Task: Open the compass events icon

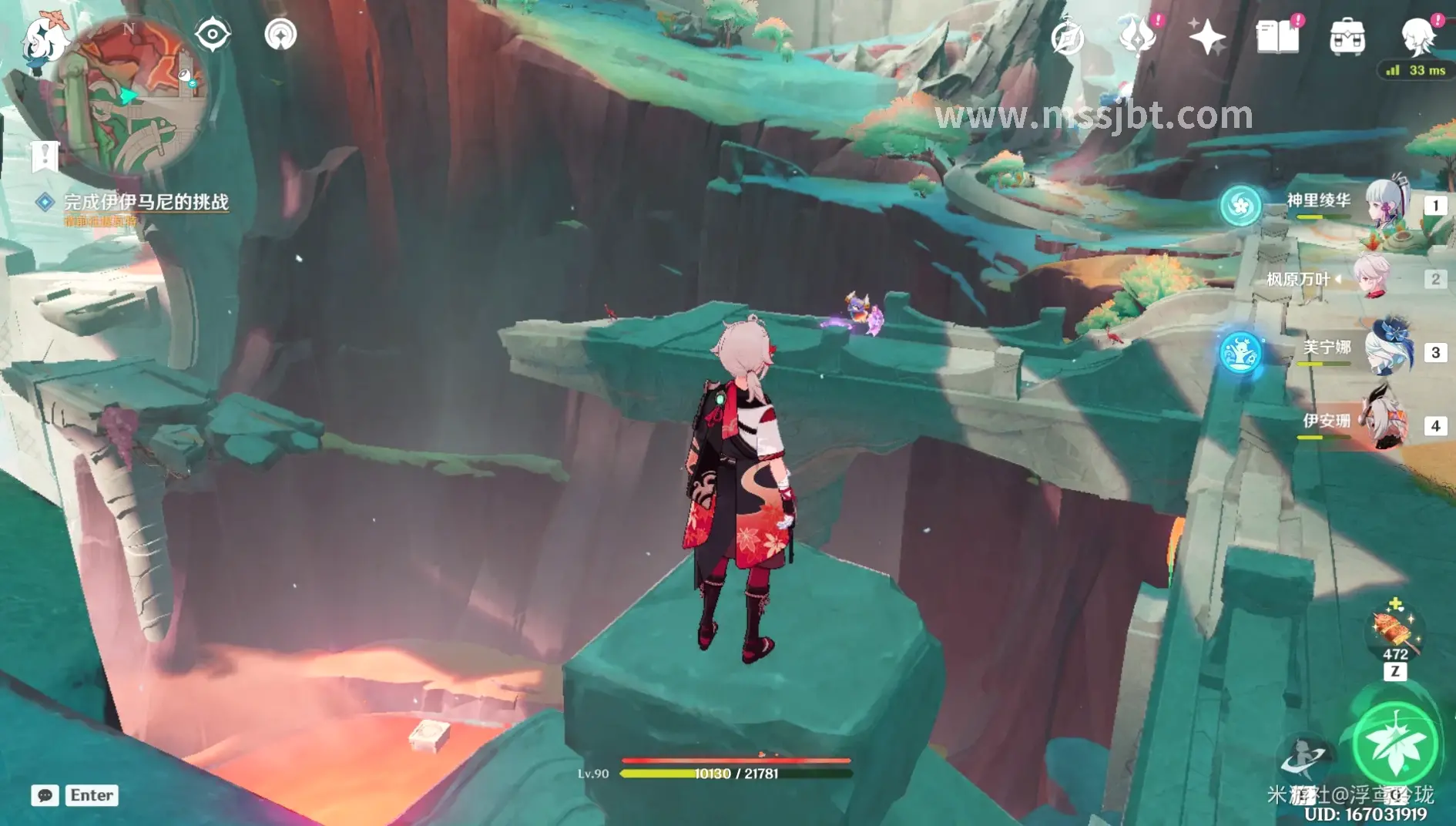Action: (1068, 36)
